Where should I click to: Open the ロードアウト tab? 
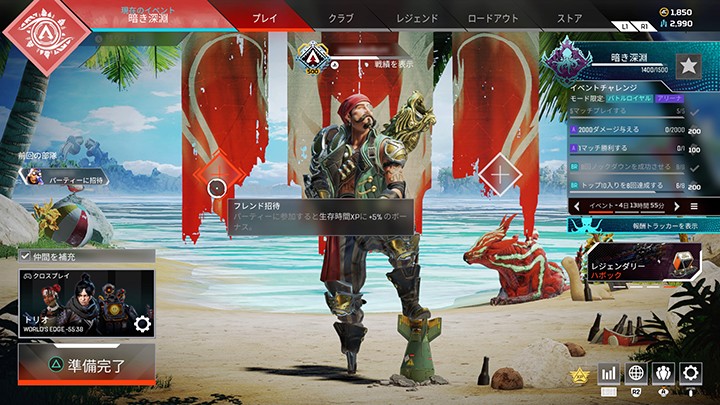(x=494, y=18)
